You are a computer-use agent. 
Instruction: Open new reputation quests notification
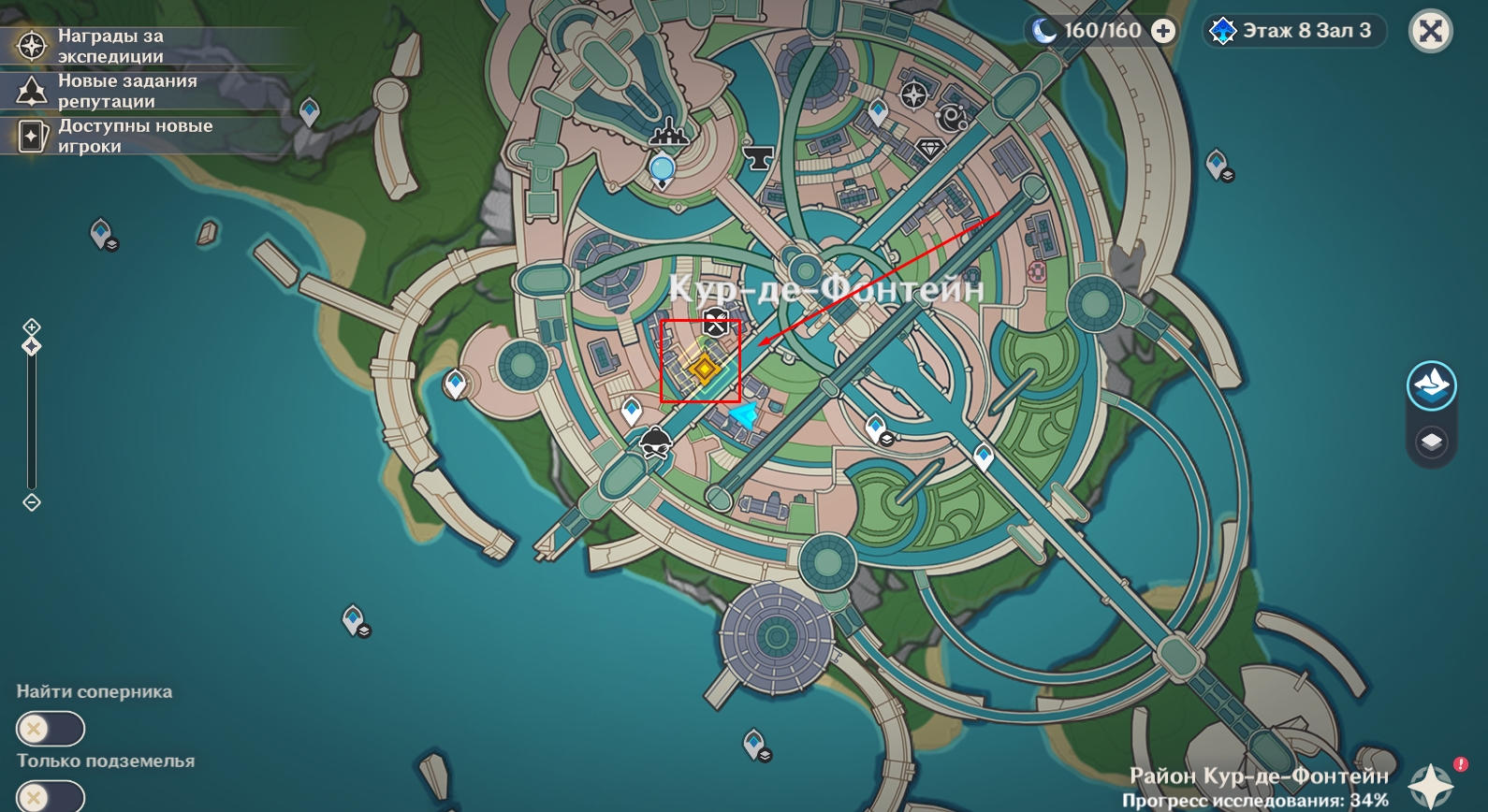(x=112, y=91)
